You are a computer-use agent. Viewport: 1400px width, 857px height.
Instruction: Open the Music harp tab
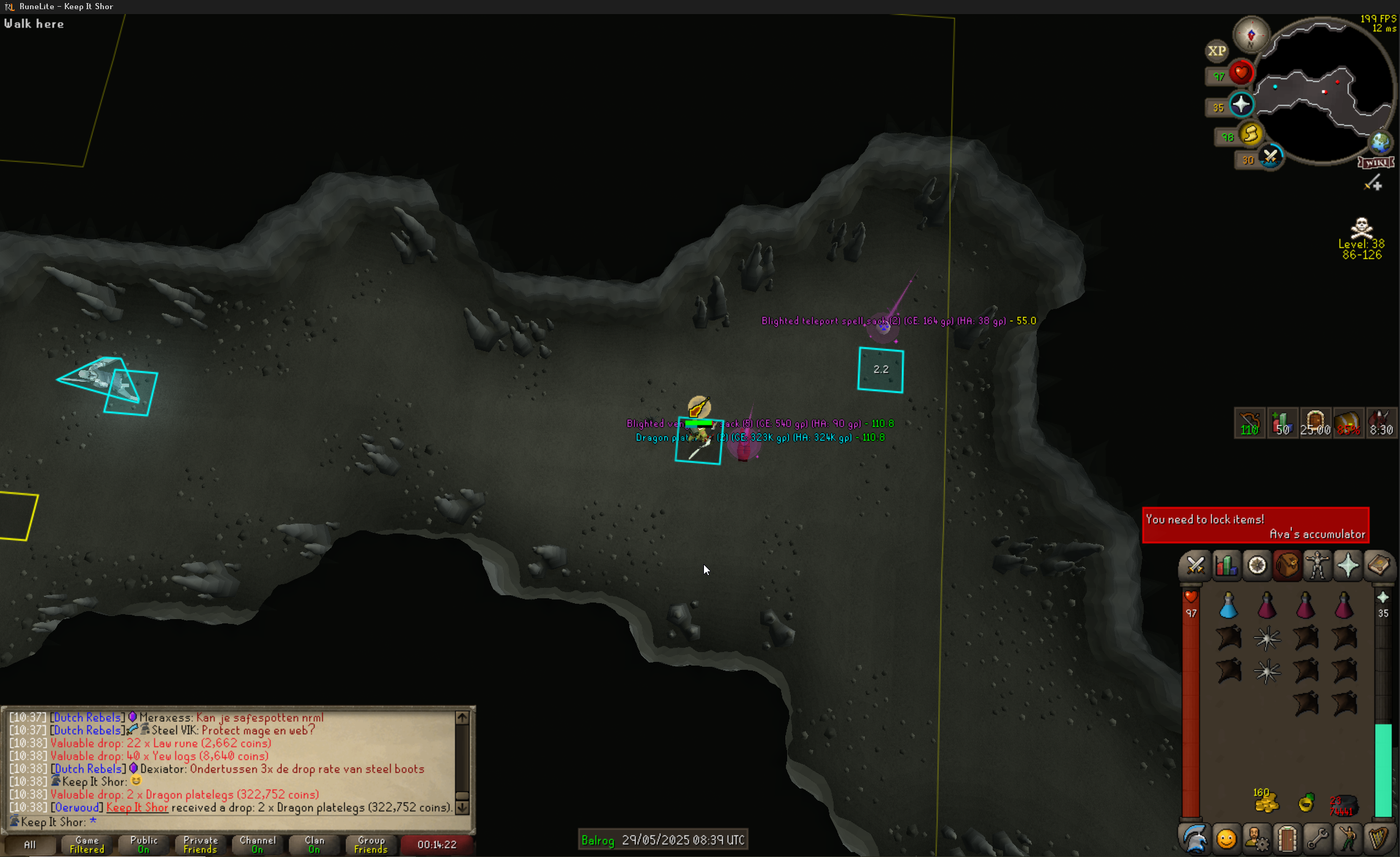click(x=1379, y=839)
